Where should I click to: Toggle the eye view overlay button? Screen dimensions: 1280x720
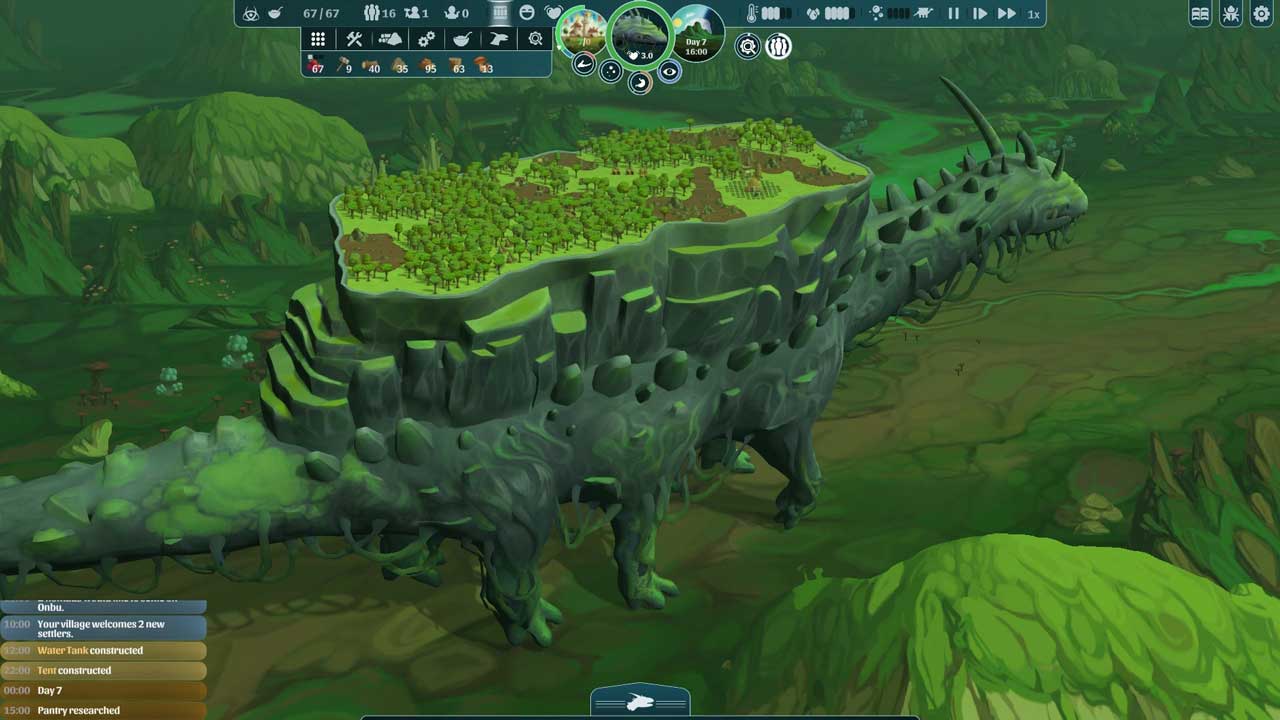pos(669,71)
